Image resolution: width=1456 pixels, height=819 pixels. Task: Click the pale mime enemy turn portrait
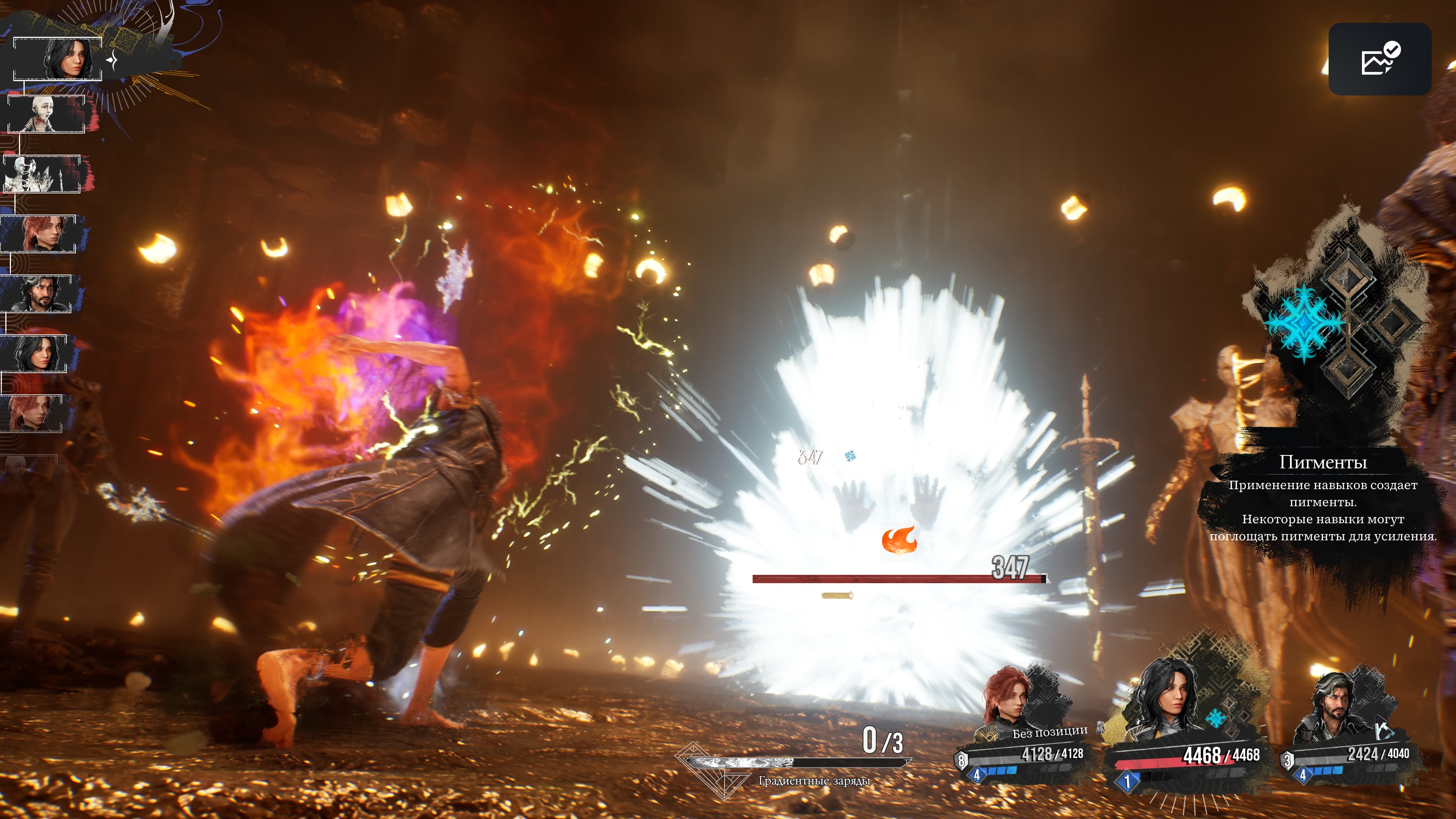[x=46, y=114]
